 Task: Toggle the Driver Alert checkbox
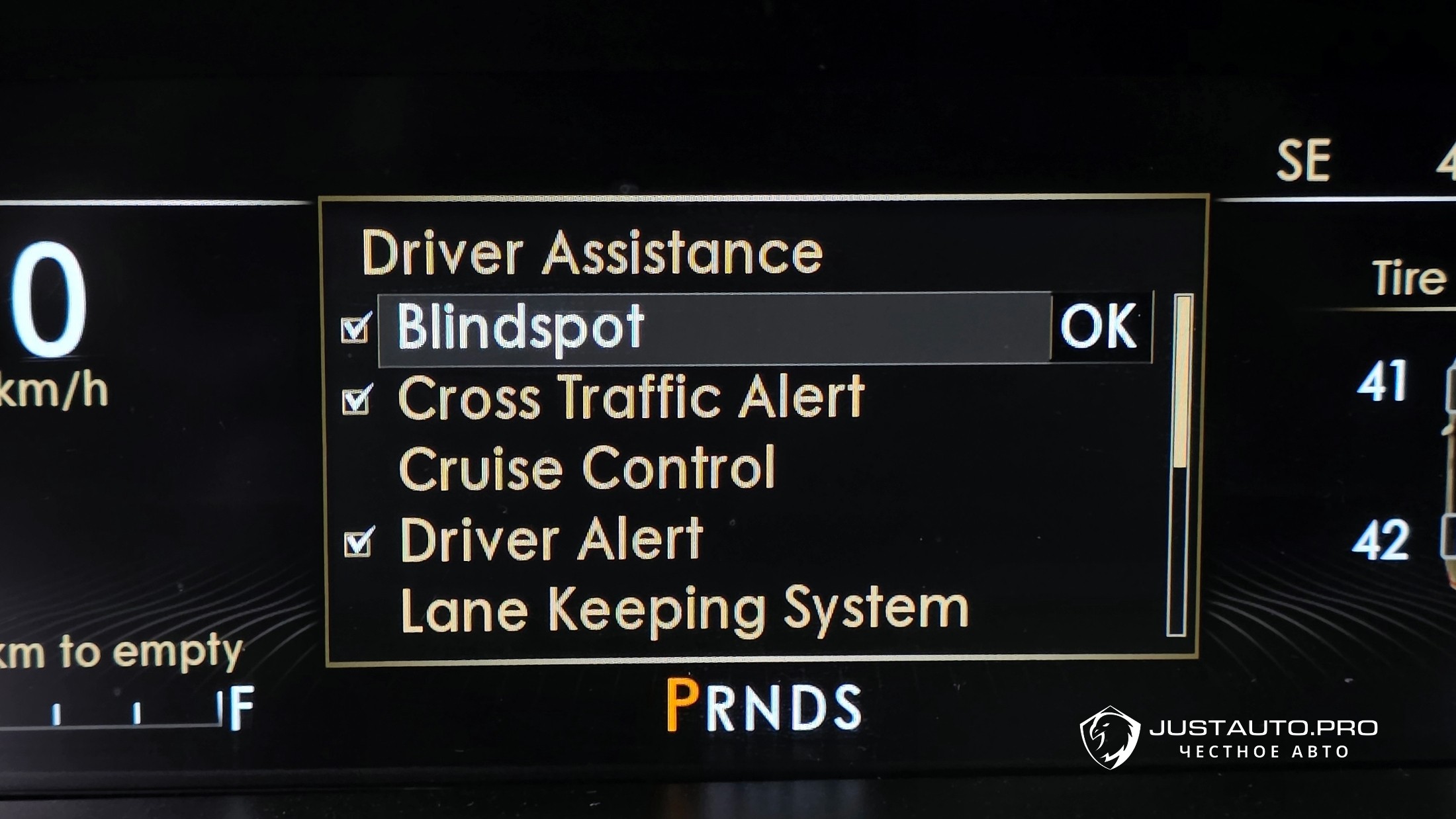359,542
